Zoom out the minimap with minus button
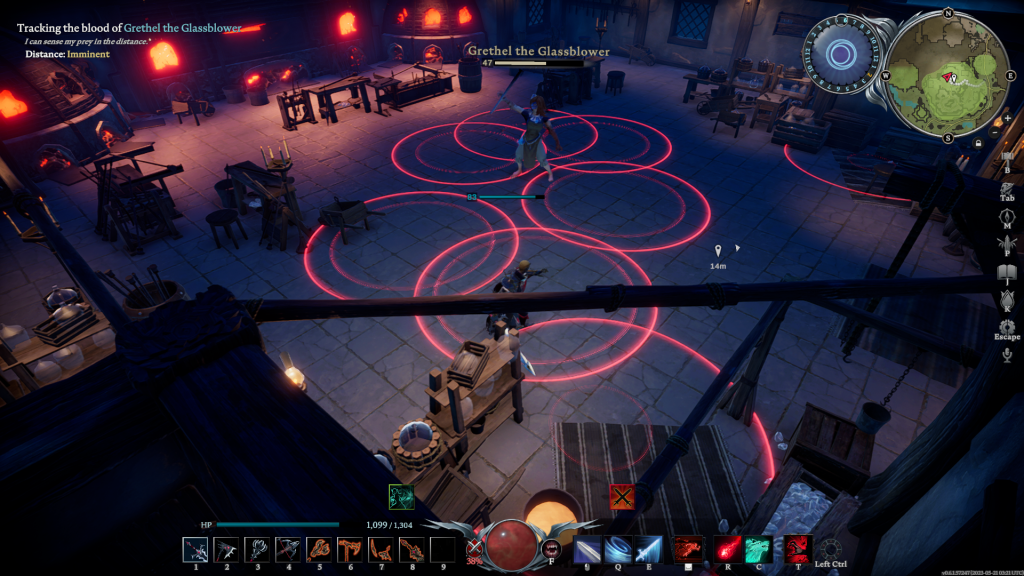The height and width of the screenshot is (576, 1024). pyautogui.click(x=994, y=133)
